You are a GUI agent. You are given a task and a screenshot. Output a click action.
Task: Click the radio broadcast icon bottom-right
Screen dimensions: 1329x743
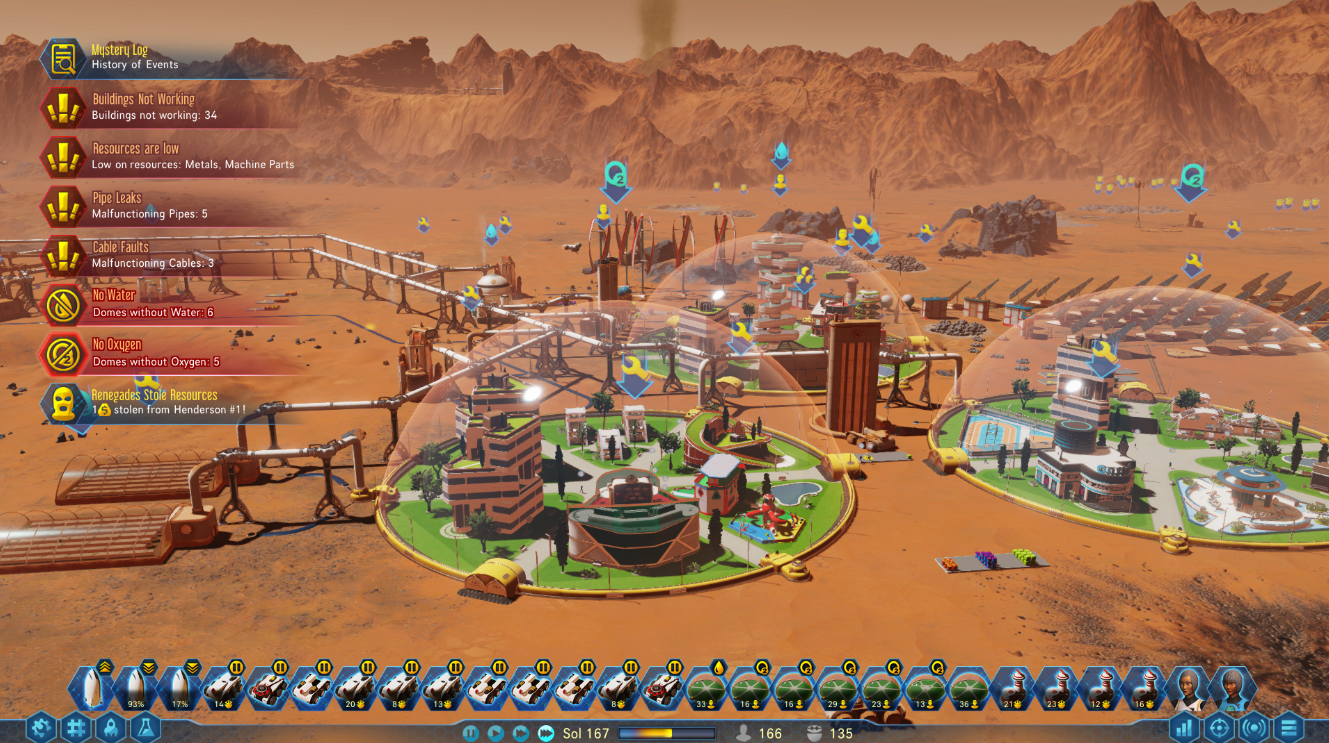[x=1257, y=727]
